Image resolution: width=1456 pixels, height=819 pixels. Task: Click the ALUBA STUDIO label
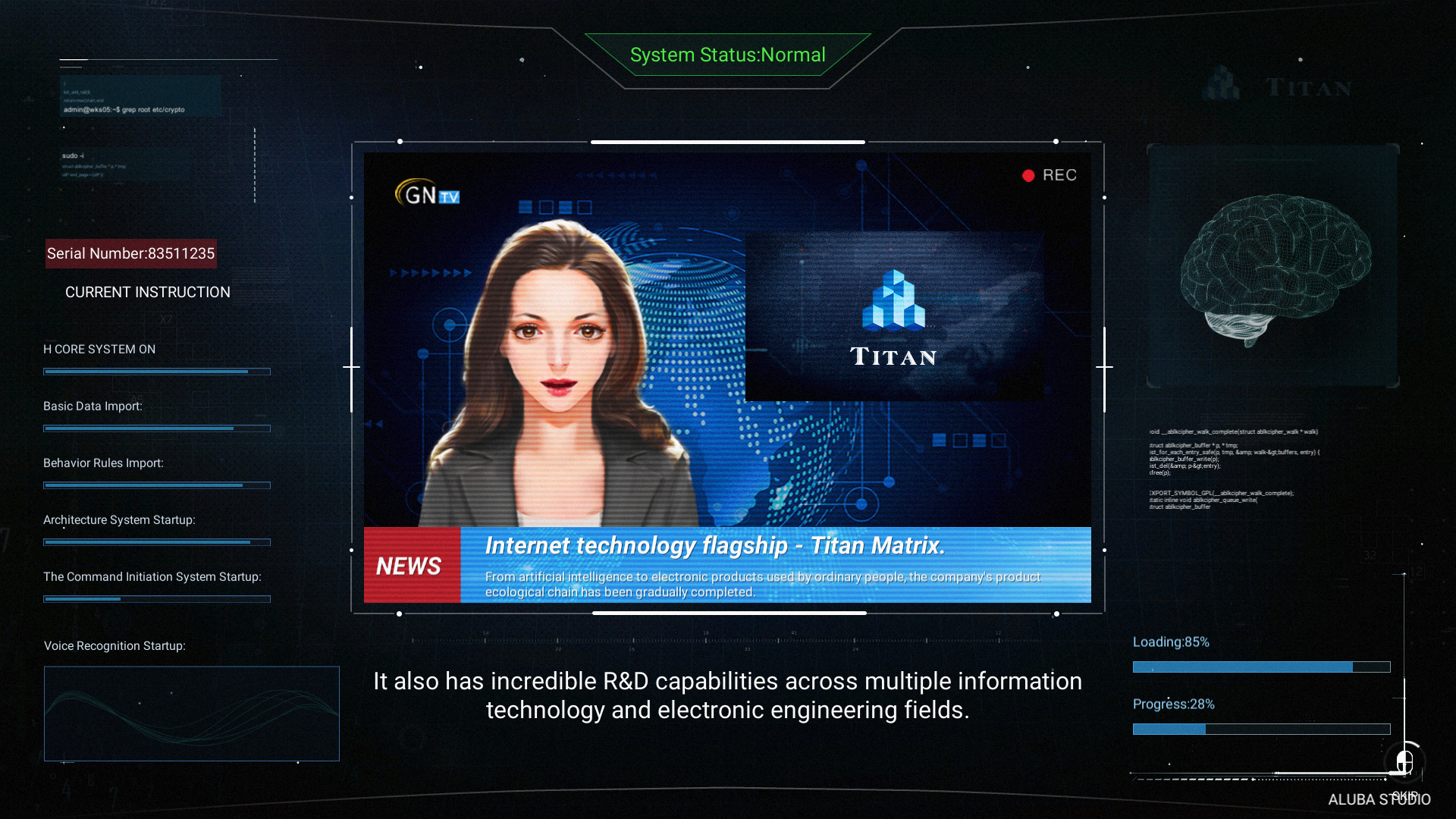[1379, 799]
